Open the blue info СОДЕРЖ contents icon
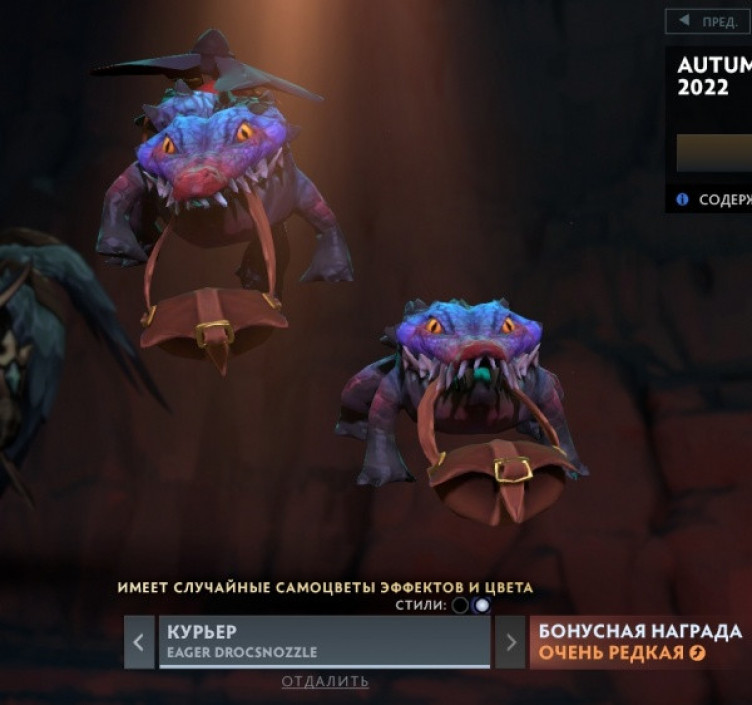Screen dimensions: 752x705 pos(682,199)
